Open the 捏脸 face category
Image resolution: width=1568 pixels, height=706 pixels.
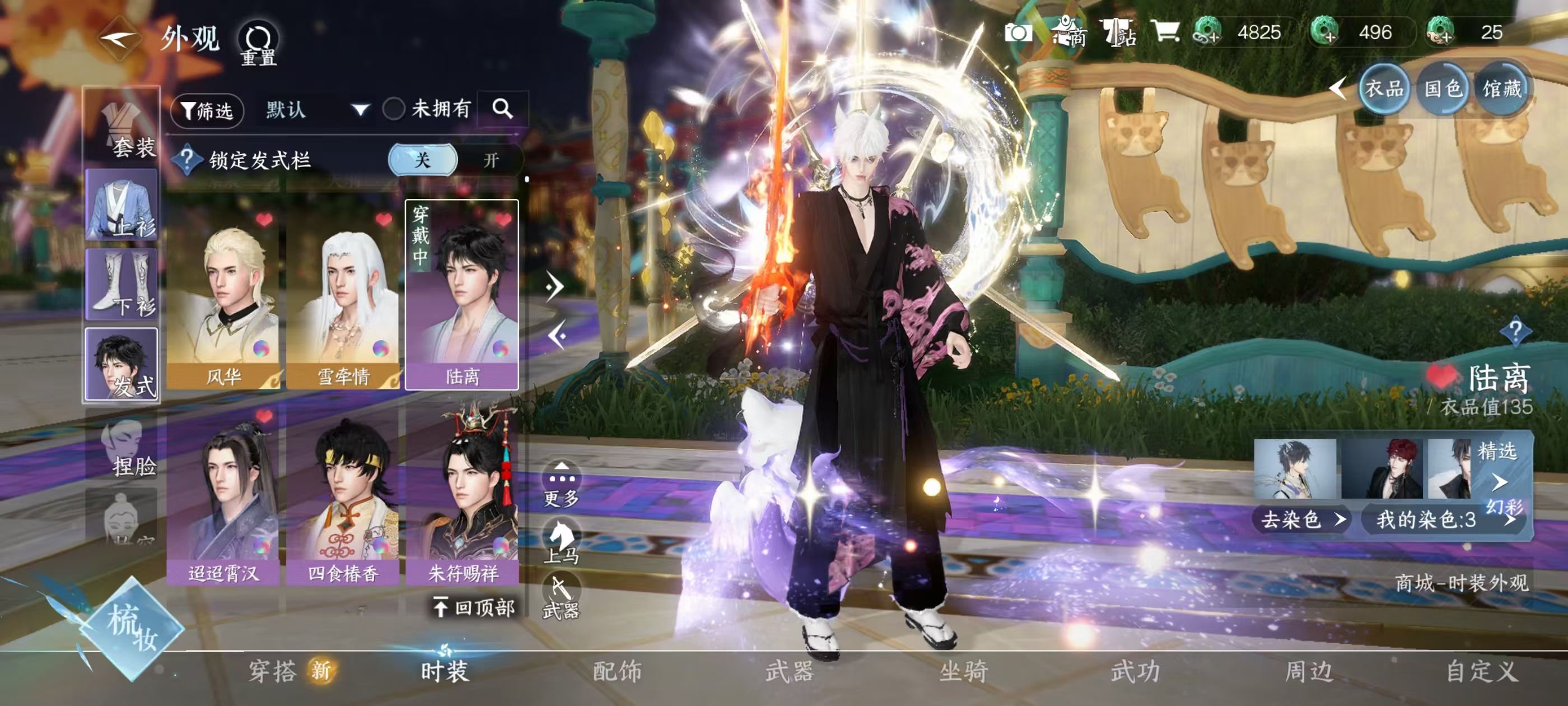tap(122, 448)
